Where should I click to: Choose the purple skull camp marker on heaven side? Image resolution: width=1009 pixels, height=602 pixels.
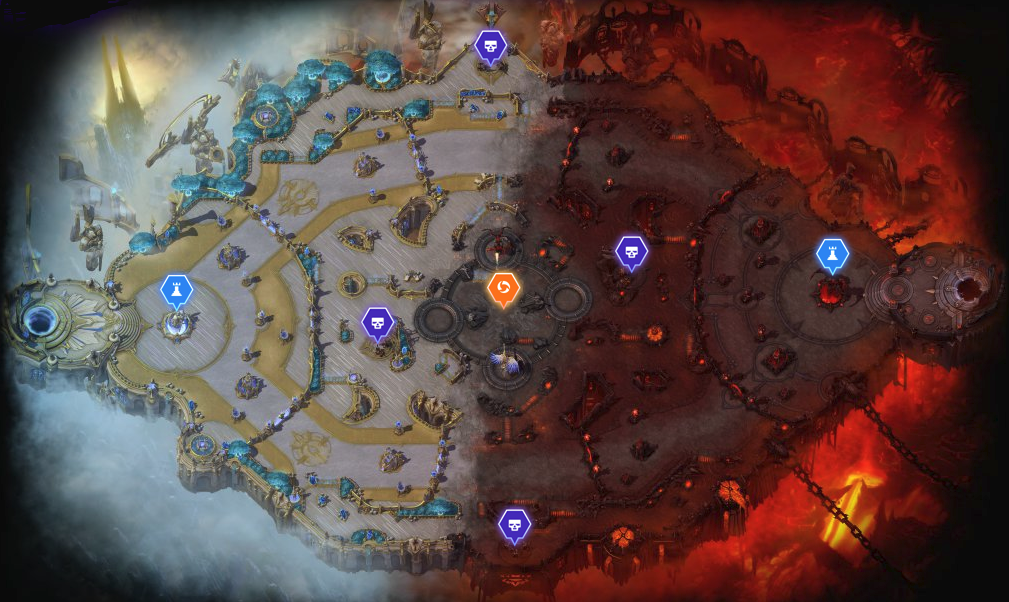[376, 322]
